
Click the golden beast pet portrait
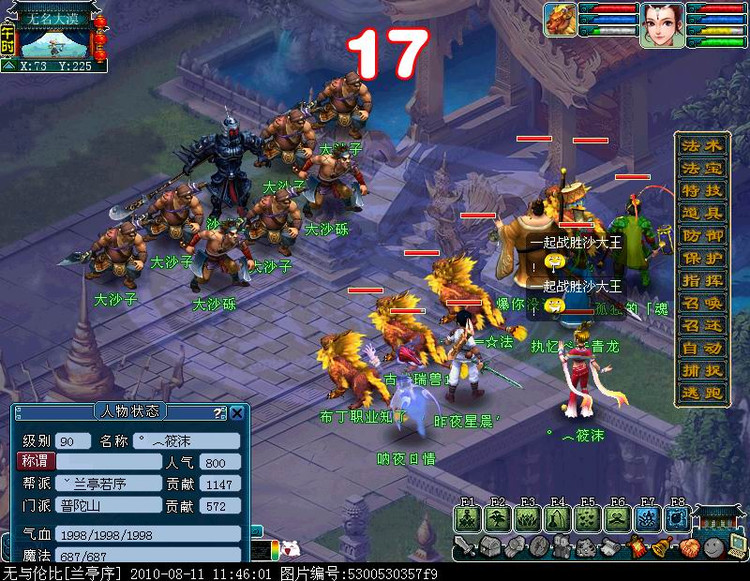click(561, 21)
